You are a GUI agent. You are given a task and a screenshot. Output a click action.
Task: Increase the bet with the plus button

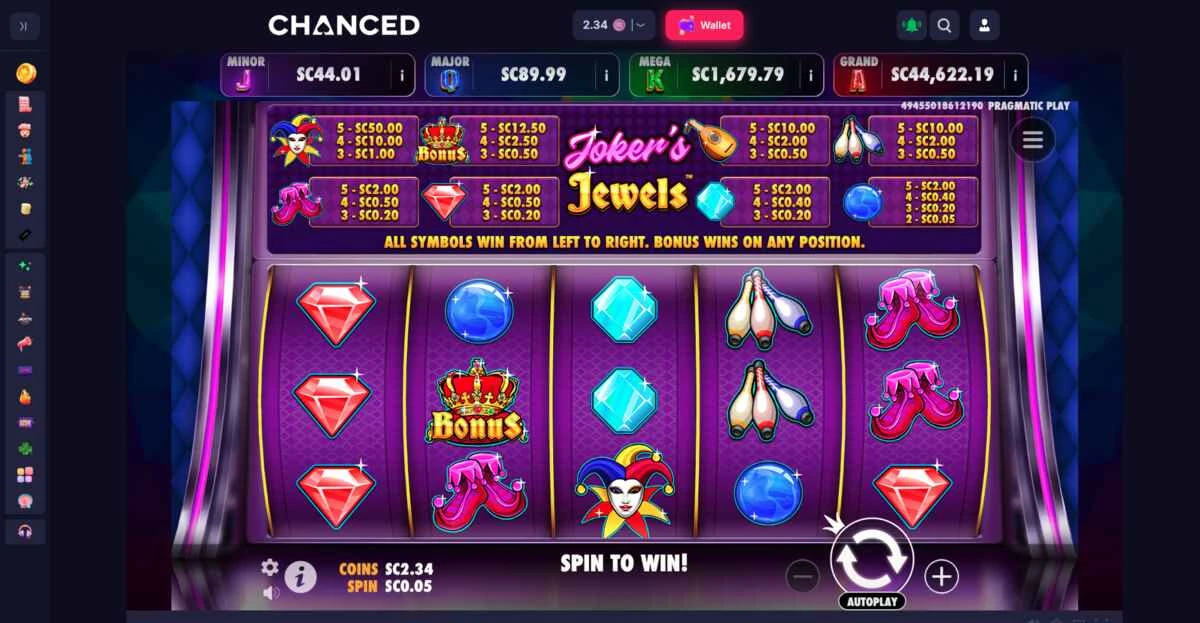pyautogui.click(x=941, y=575)
